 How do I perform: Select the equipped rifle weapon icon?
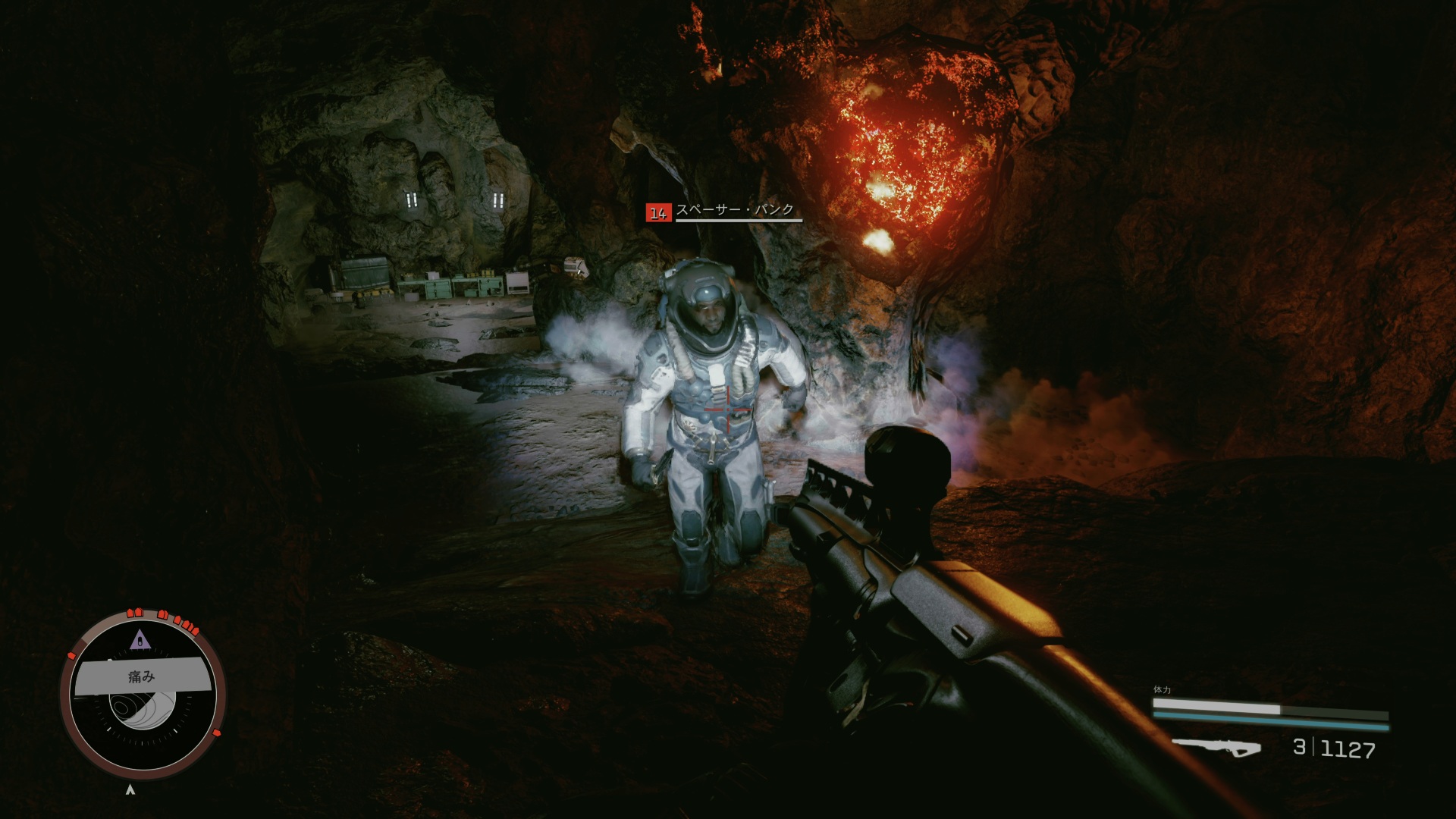[1216, 746]
